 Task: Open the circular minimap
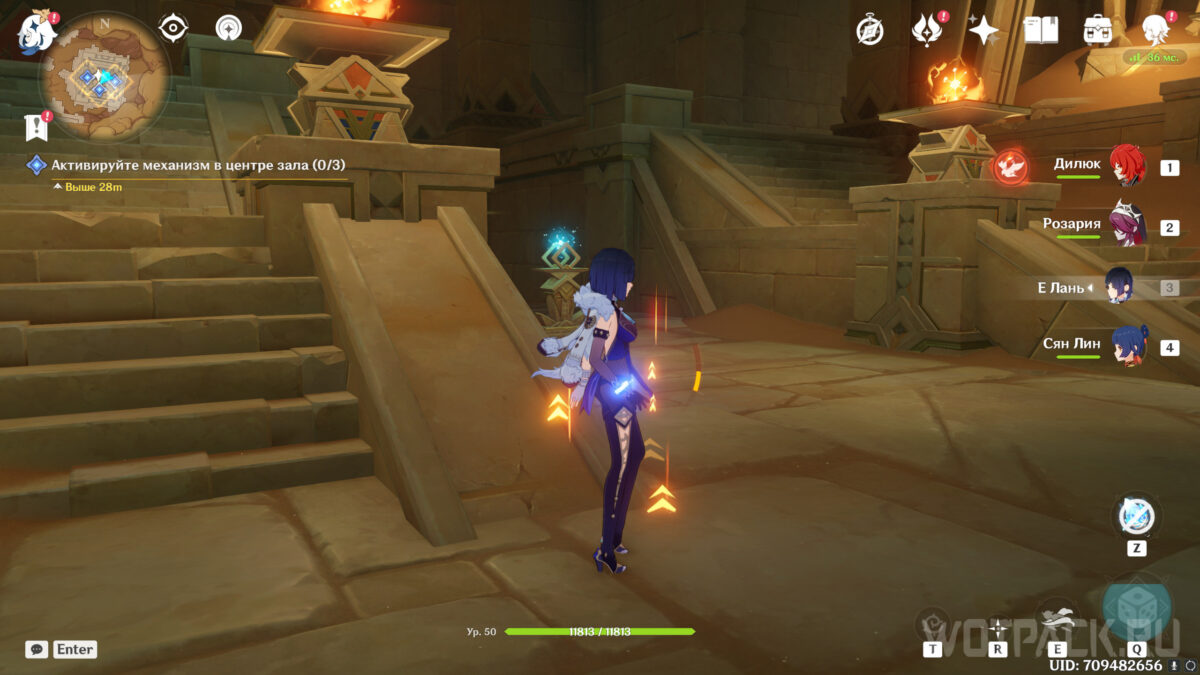tap(101, 78)
